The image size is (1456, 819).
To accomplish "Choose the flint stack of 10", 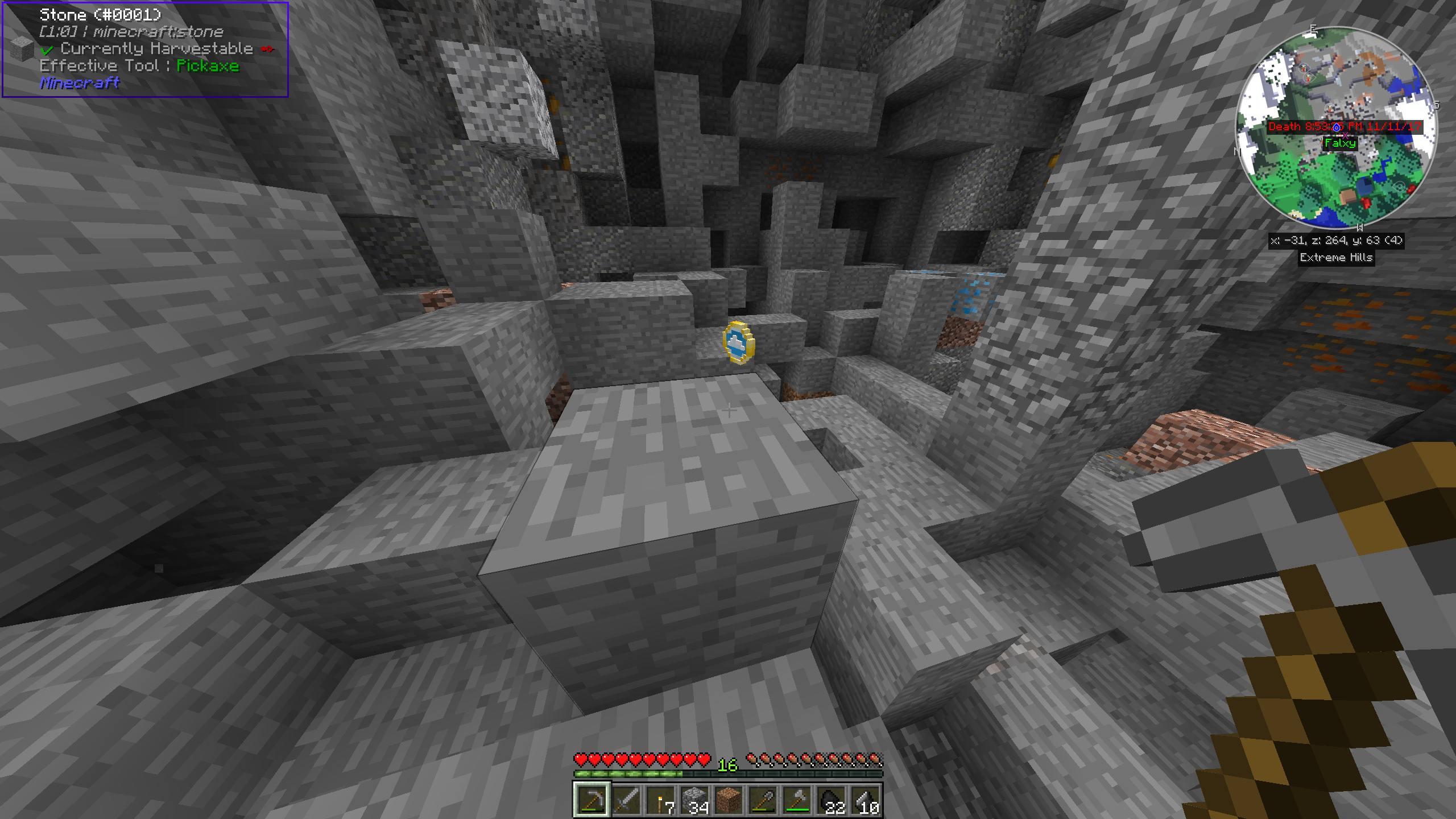I will [x=865, y=800].
